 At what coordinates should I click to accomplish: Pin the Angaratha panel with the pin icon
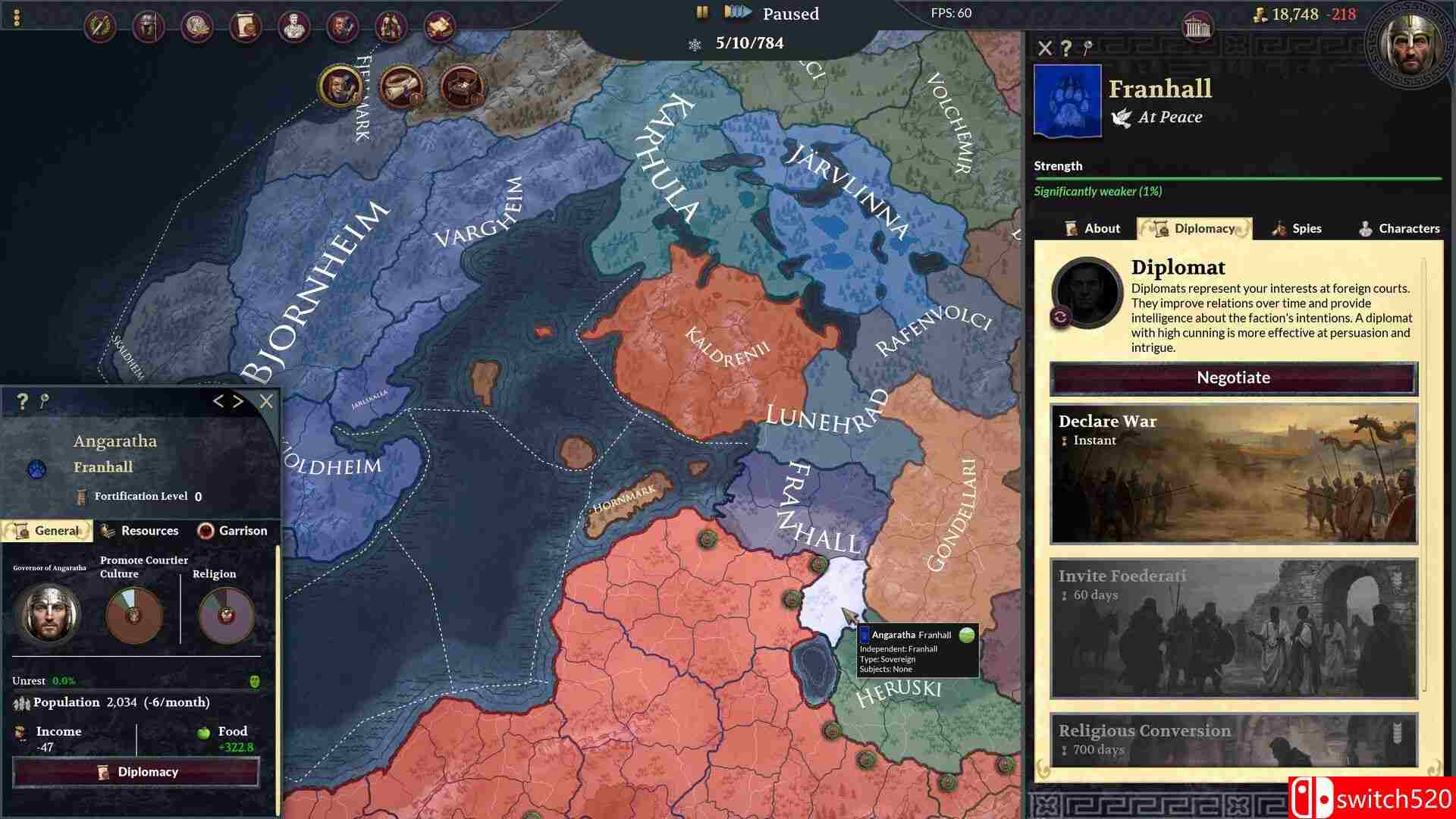point(43,401)
